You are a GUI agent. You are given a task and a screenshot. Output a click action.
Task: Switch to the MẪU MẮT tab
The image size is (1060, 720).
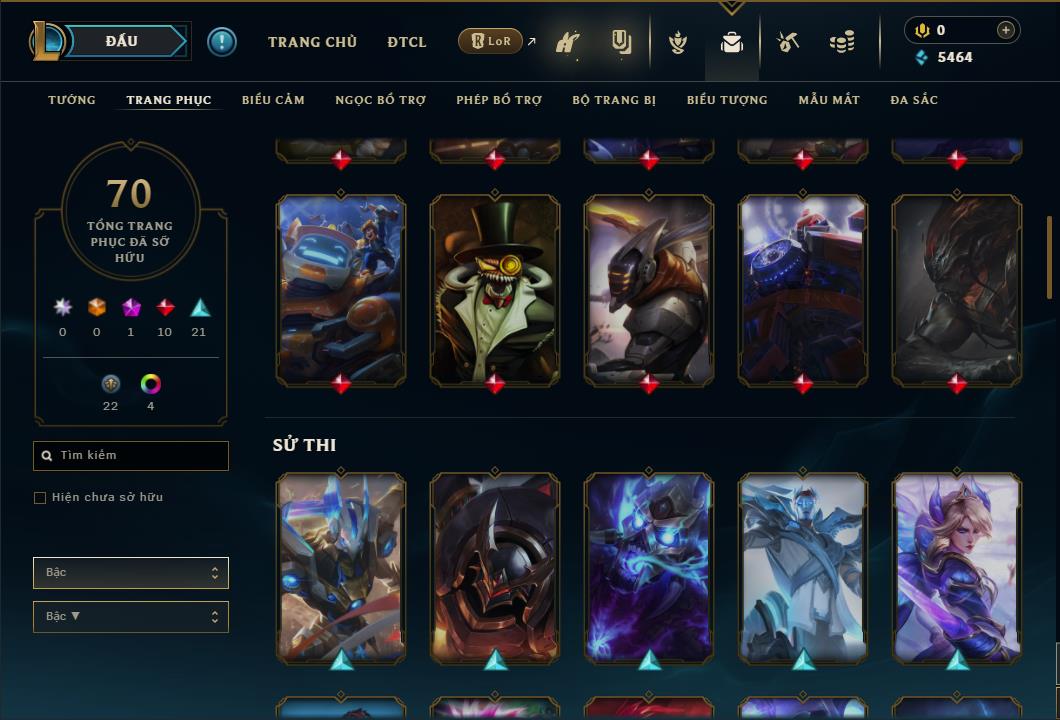(x=829, y=100)
